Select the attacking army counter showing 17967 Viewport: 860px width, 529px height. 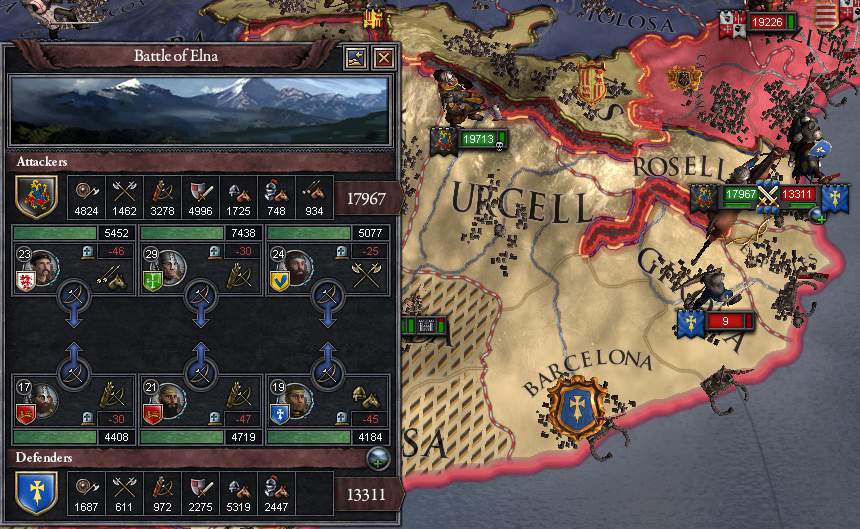[x=740, y=194]
